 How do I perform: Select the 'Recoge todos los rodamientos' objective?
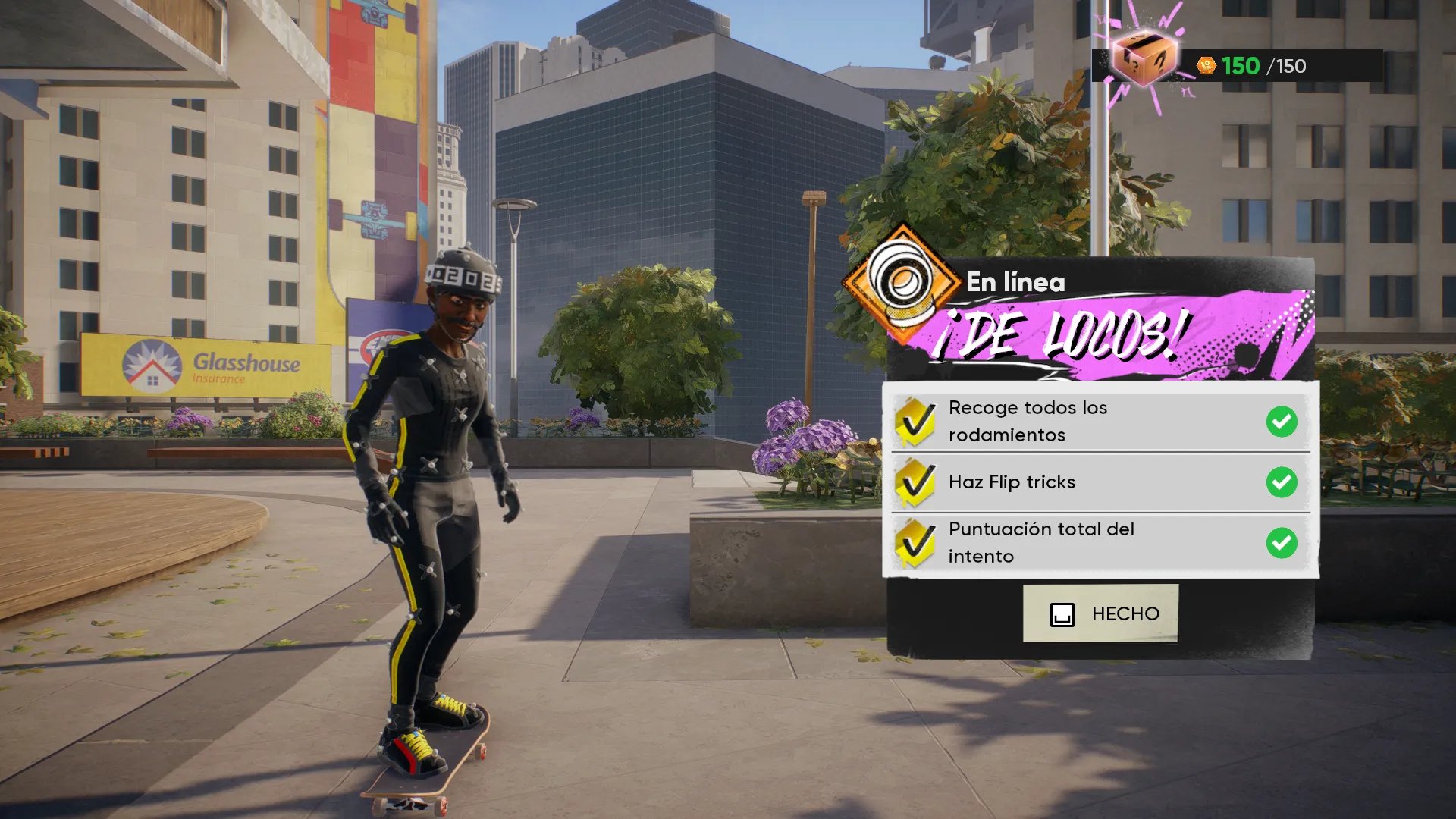tap(1100, 422)
